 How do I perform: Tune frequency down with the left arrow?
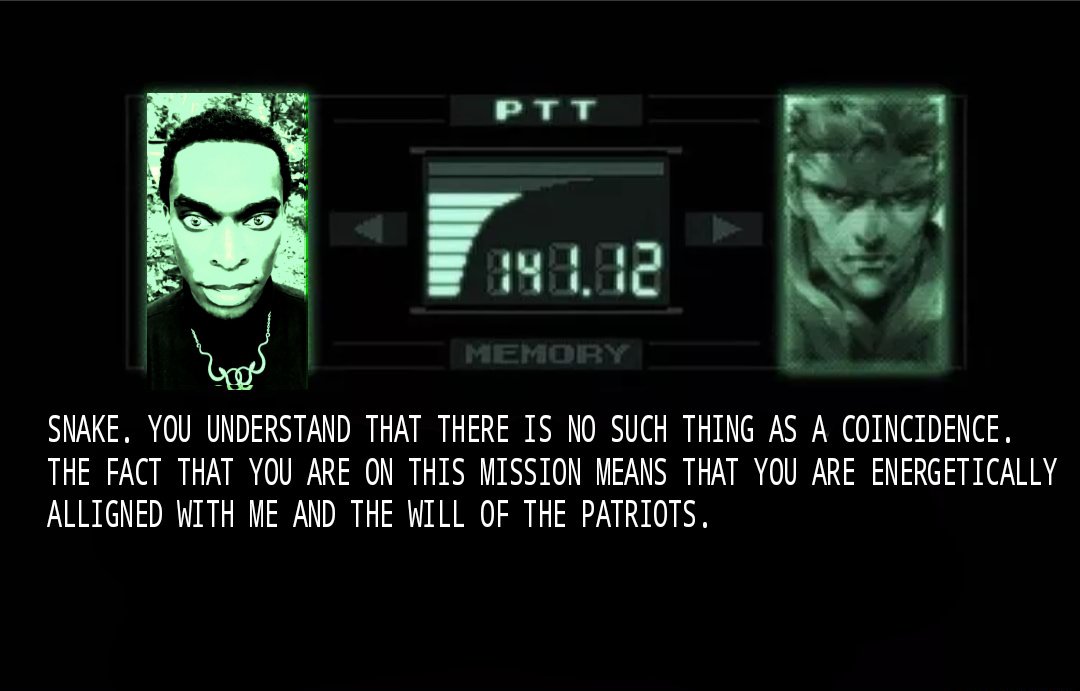[x=368, y=229]
